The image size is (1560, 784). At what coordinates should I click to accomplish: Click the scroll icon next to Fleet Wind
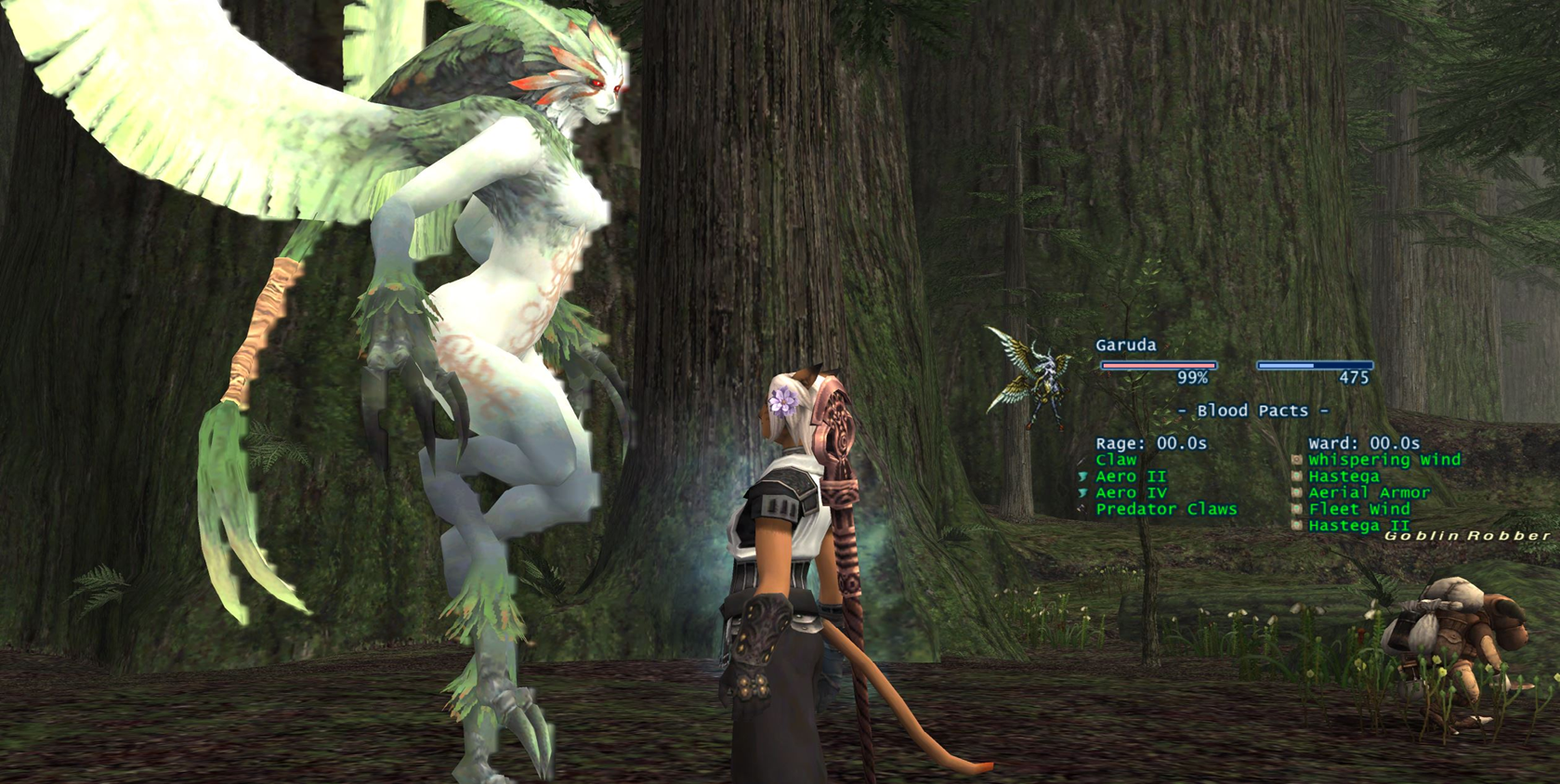1295,509
